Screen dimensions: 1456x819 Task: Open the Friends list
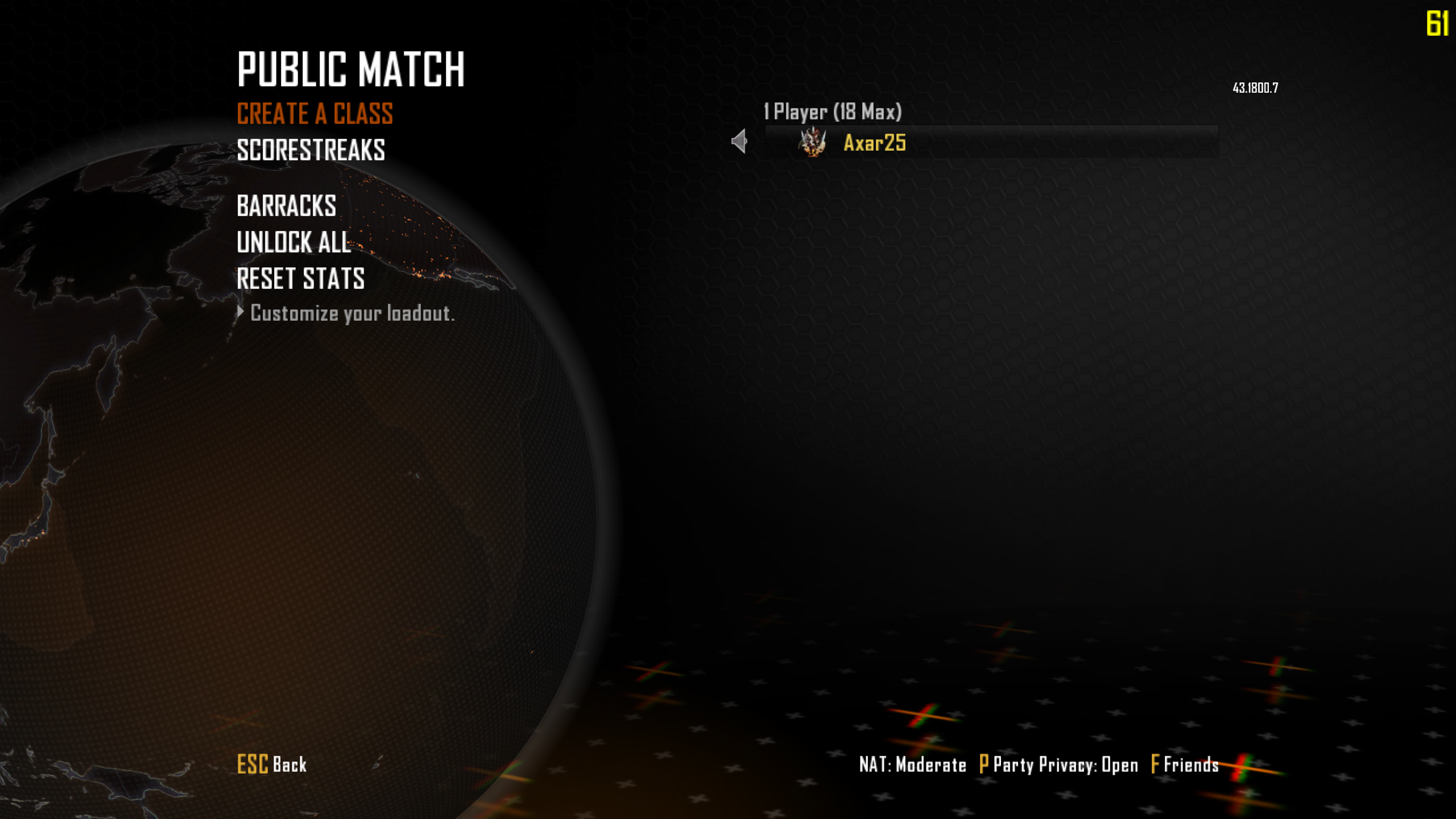[x=1185, y=765]
